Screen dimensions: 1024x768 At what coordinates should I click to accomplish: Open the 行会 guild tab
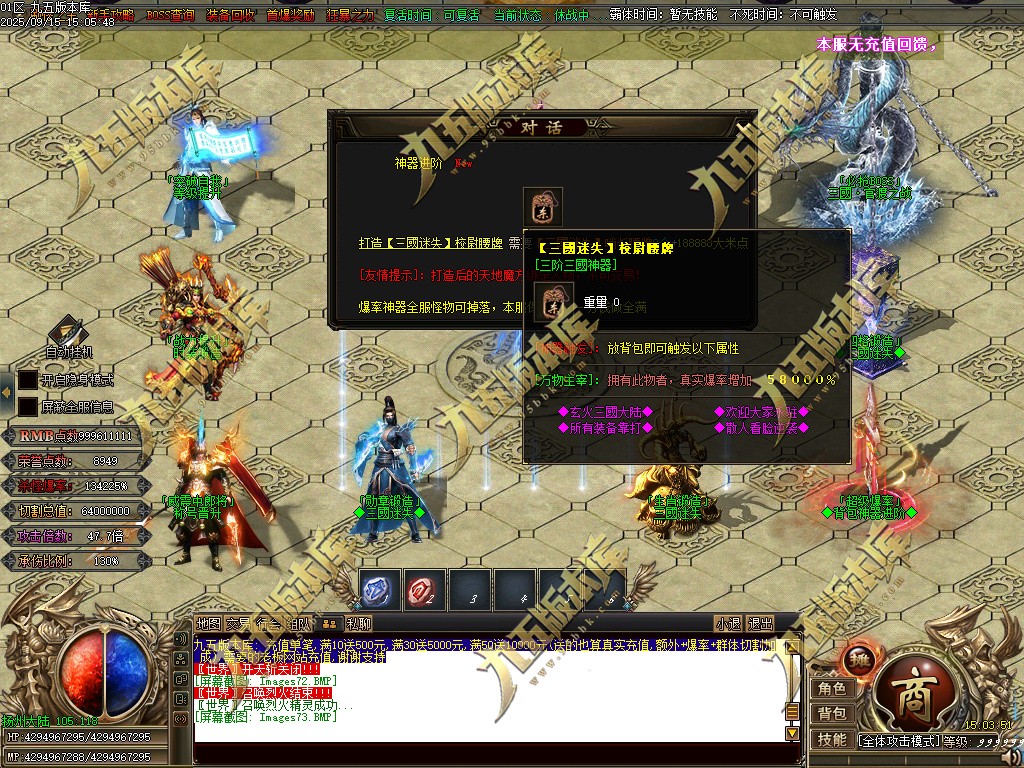point(268,624)
